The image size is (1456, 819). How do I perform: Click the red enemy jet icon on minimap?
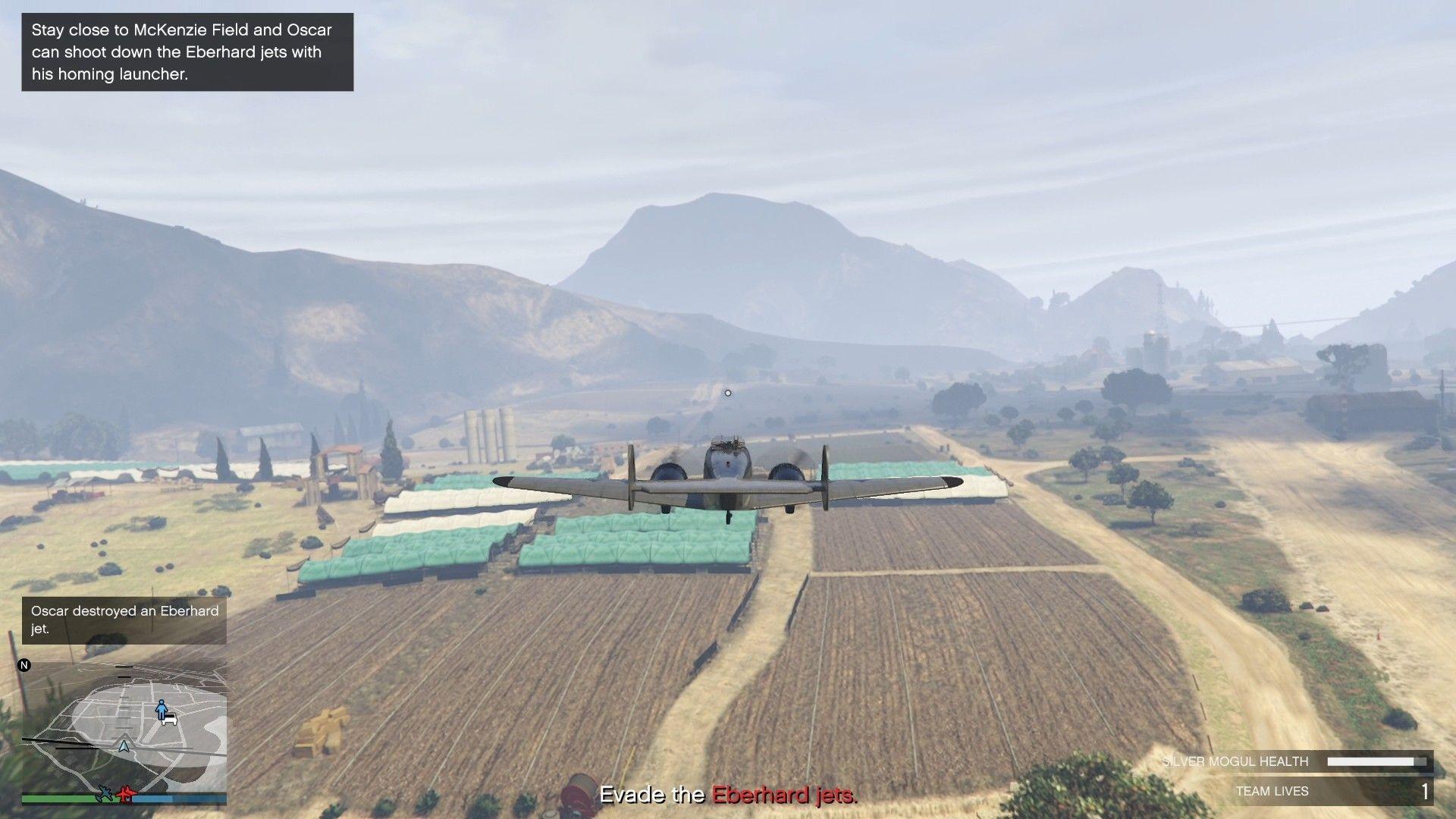pos(127,795)
